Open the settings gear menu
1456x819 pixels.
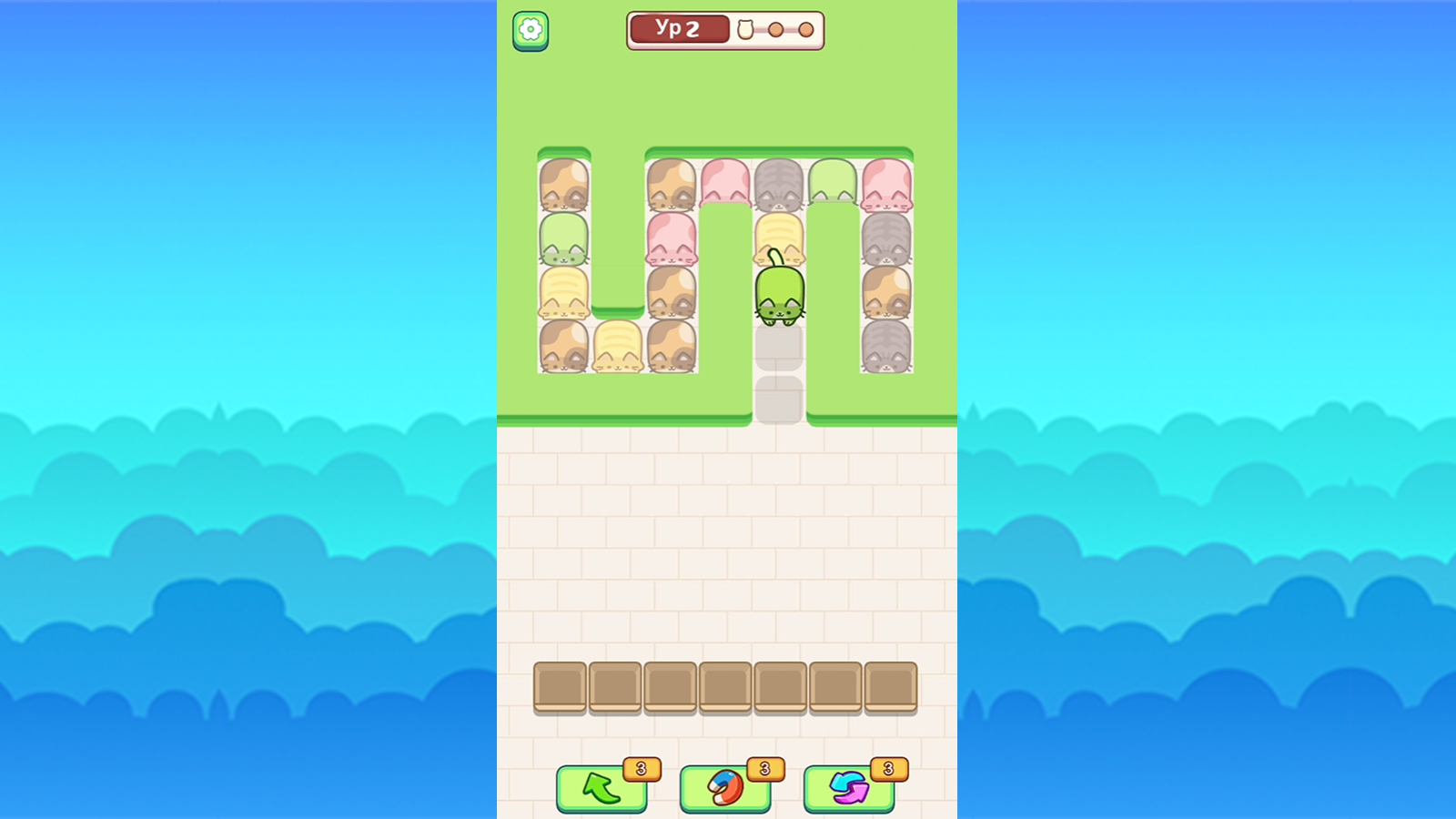[x=531, y=28]
